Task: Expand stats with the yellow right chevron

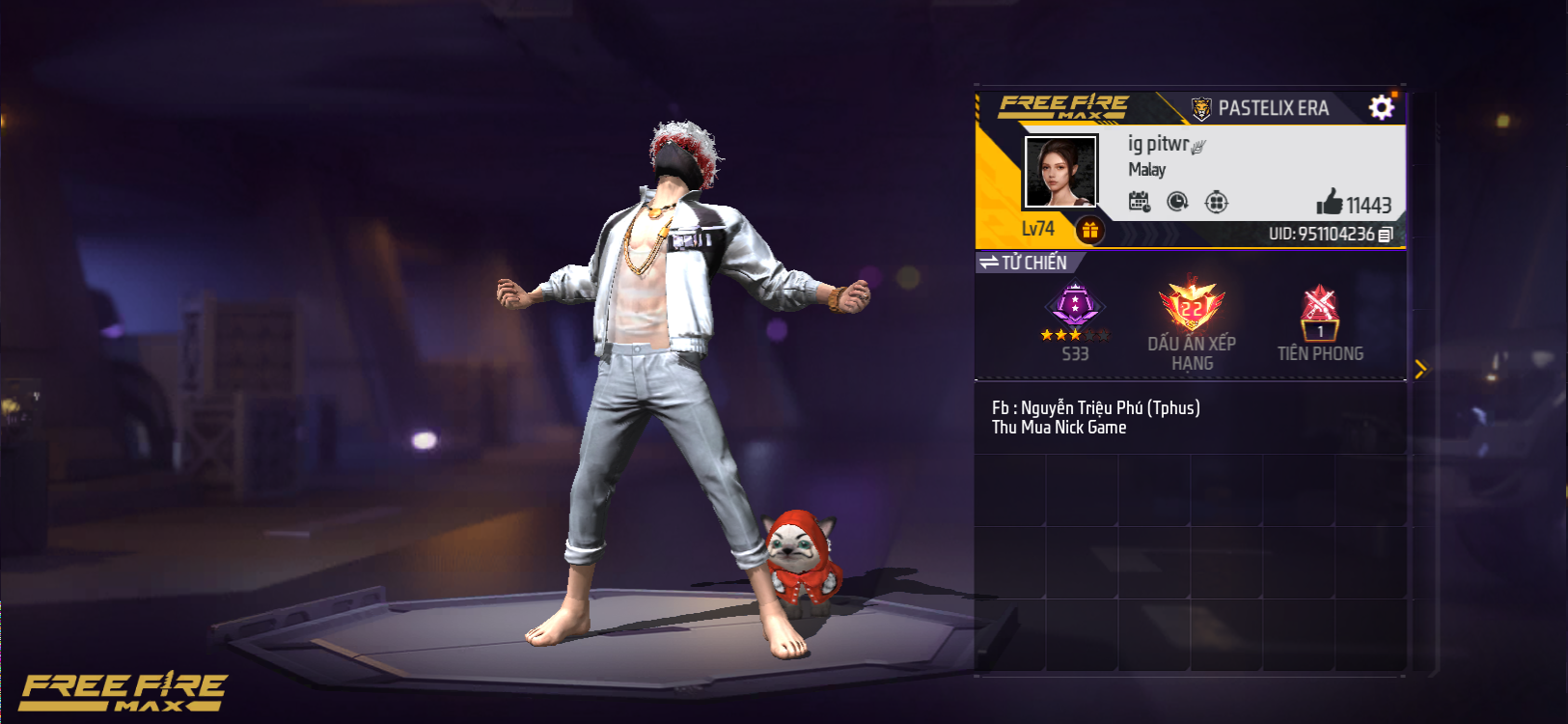Action: tap(1420, 368)
